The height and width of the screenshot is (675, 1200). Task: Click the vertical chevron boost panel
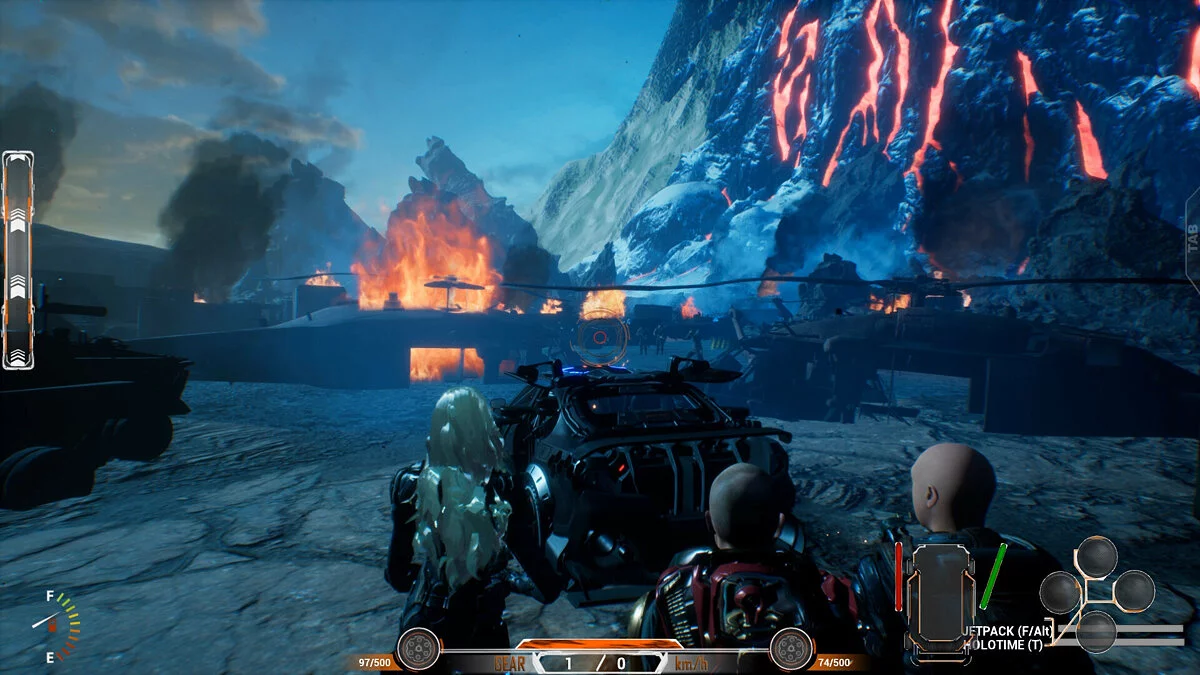[18, 260]
